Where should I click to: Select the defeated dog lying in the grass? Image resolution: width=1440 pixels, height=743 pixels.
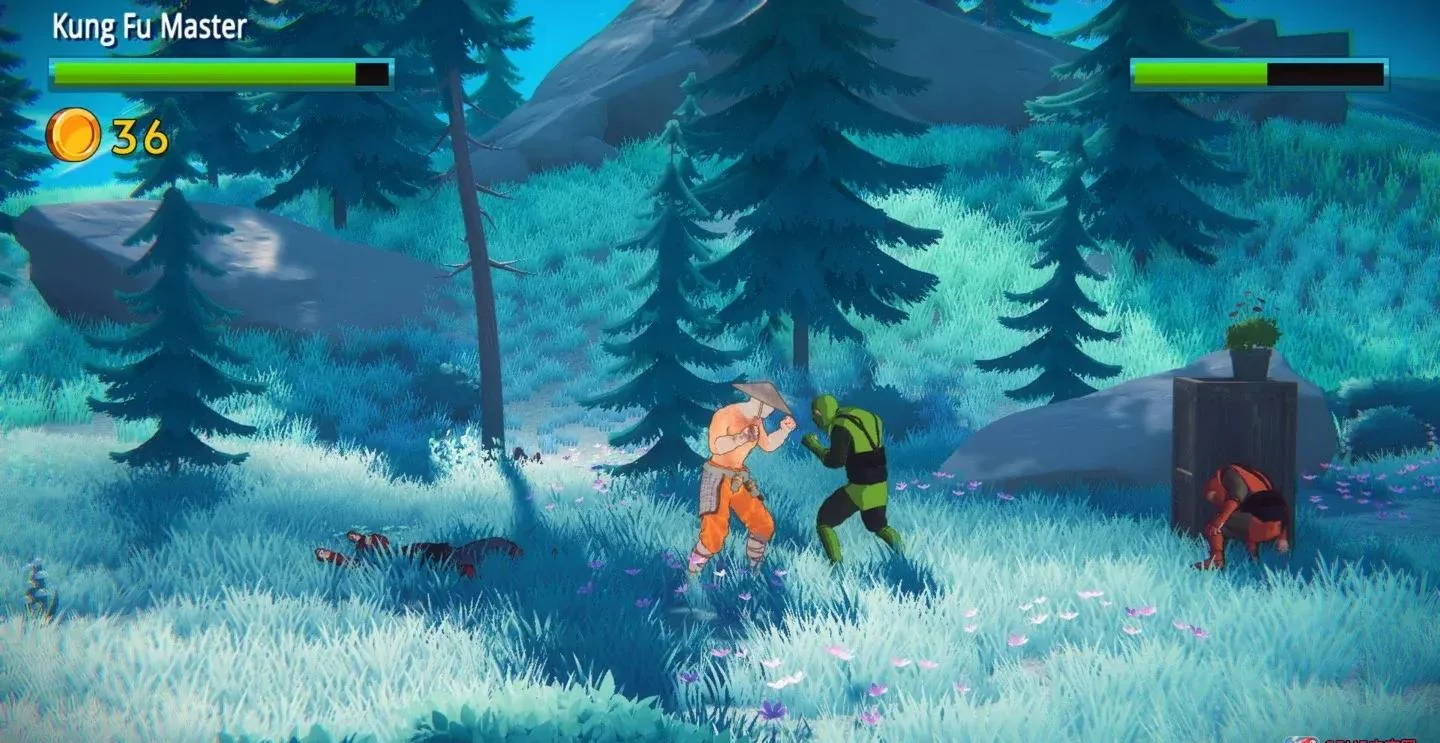pyautogui.click(x=420, y=548)
